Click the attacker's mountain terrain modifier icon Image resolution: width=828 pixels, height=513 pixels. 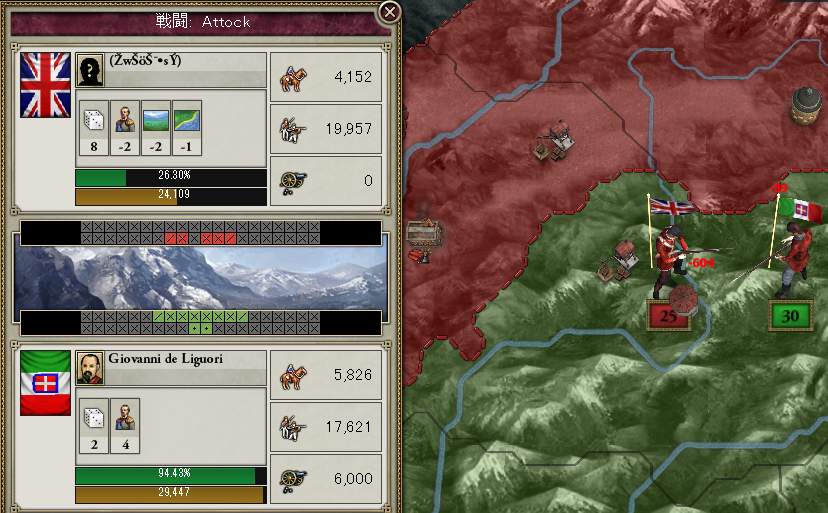coord(156,120)
